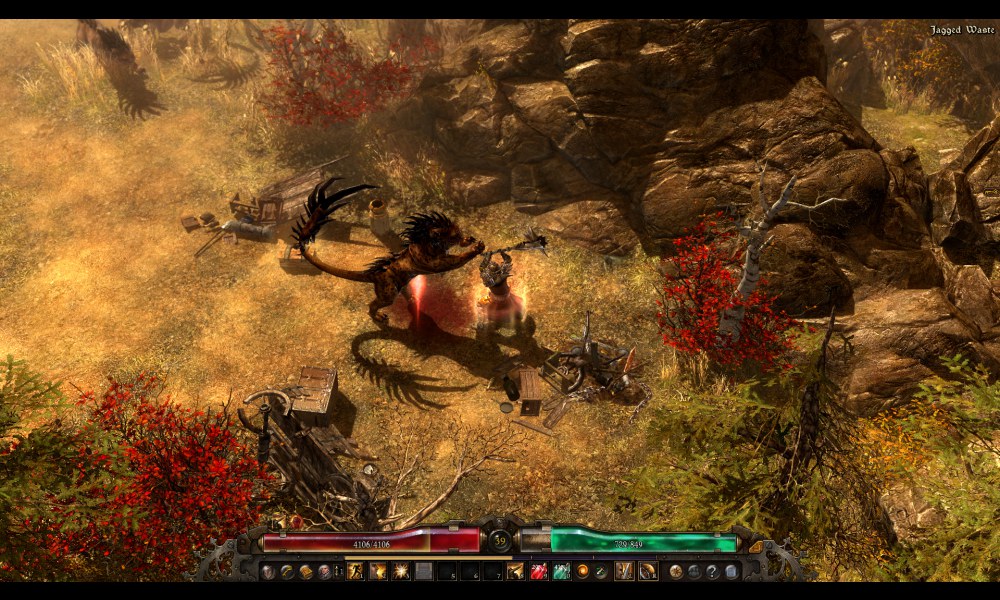Image resolution: width=1000 pixels, height=600 pixels.
Task: Swap hotbar with the arrows toggle
Action: (337, 571)
